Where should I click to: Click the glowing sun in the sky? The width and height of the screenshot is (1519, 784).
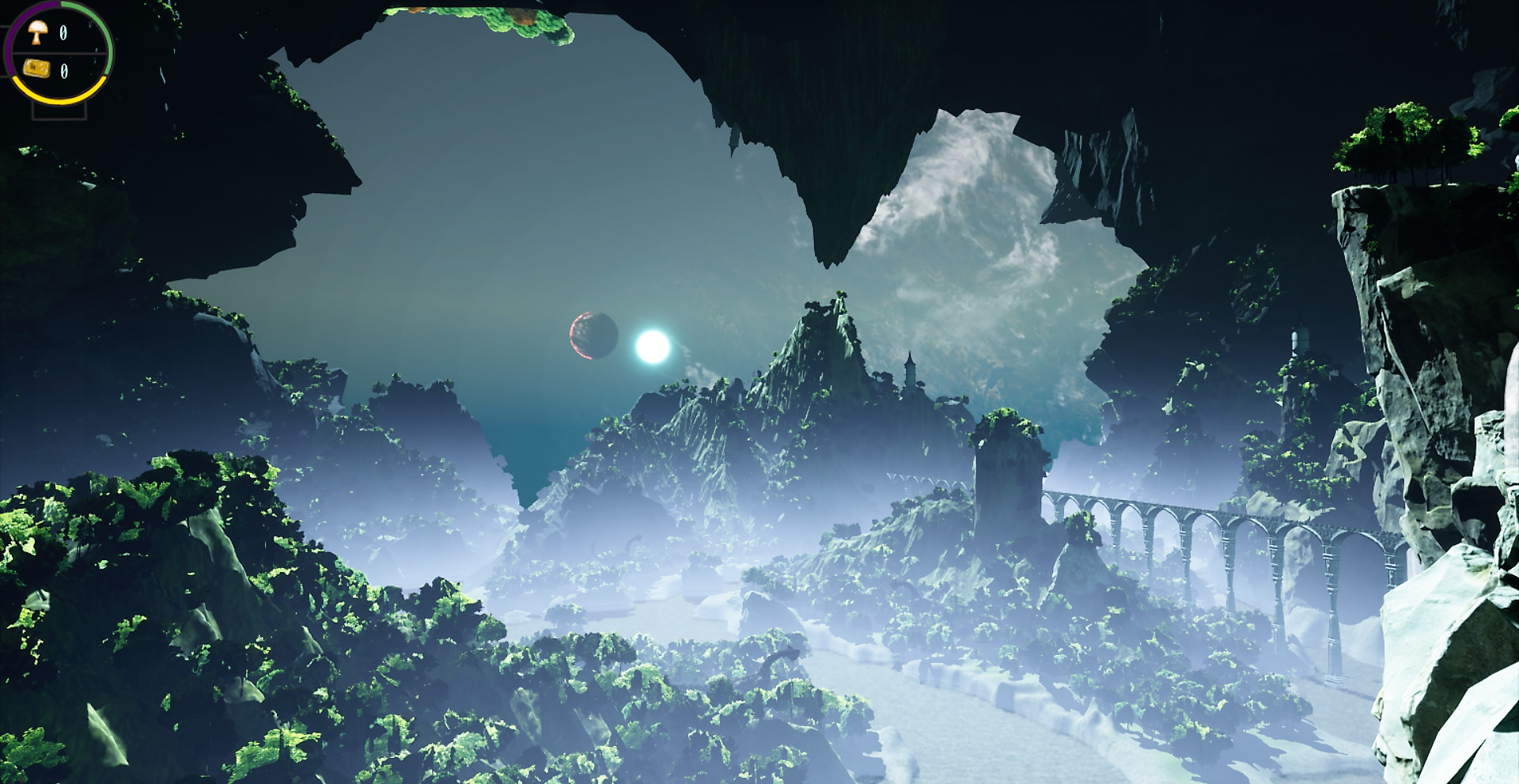[650, 345]
